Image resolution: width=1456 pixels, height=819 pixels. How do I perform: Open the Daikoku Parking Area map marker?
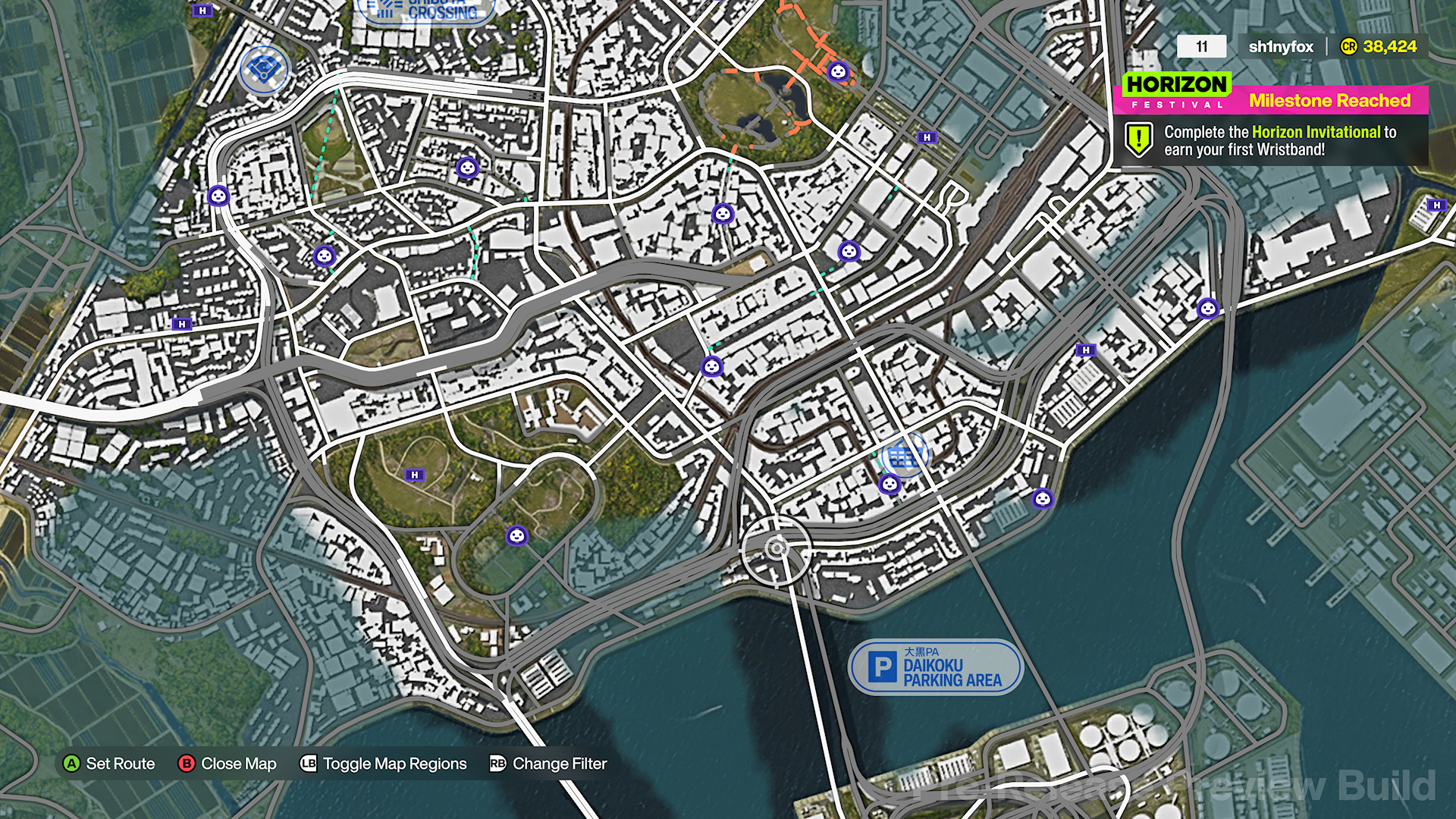coord(936,667)
